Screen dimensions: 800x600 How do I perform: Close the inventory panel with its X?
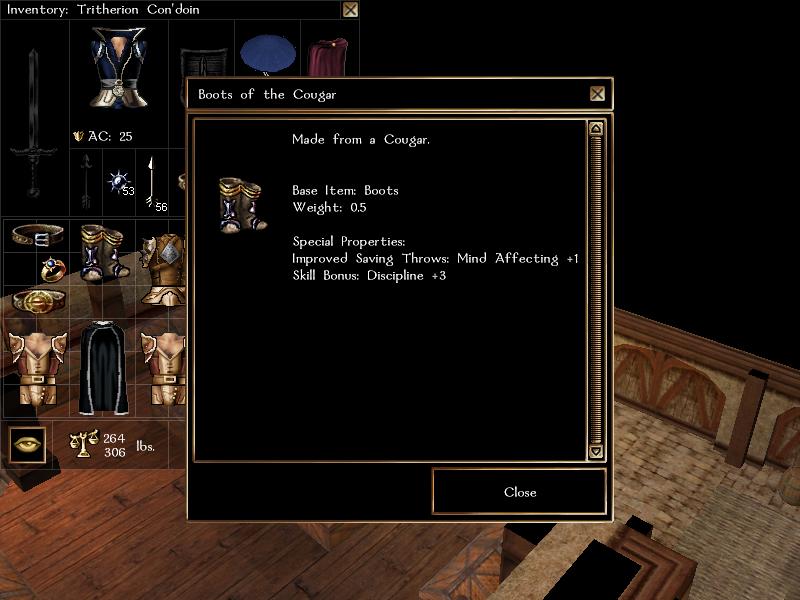[x=350, y=10]
